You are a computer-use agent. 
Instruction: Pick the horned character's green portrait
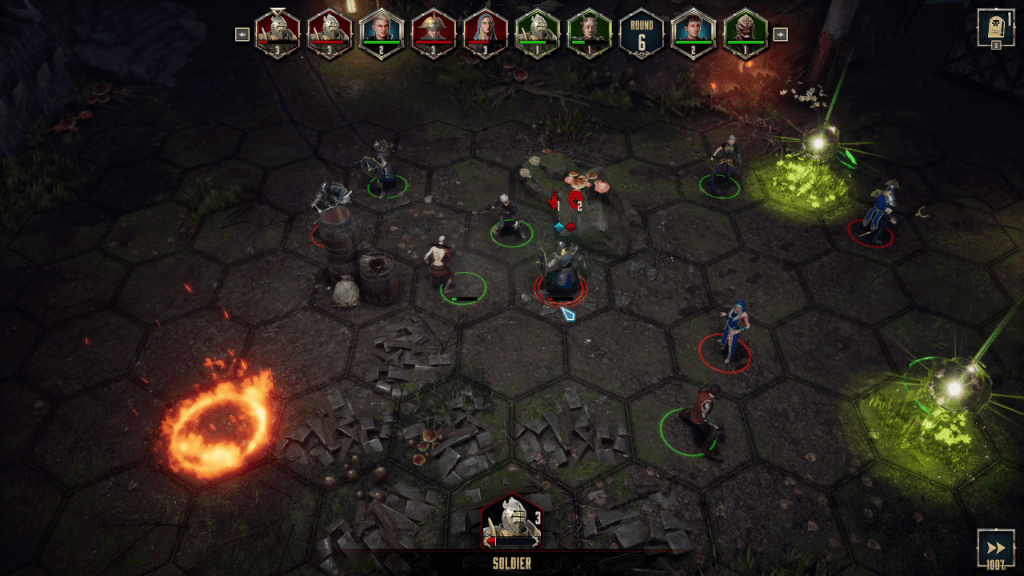click(589, 33)
